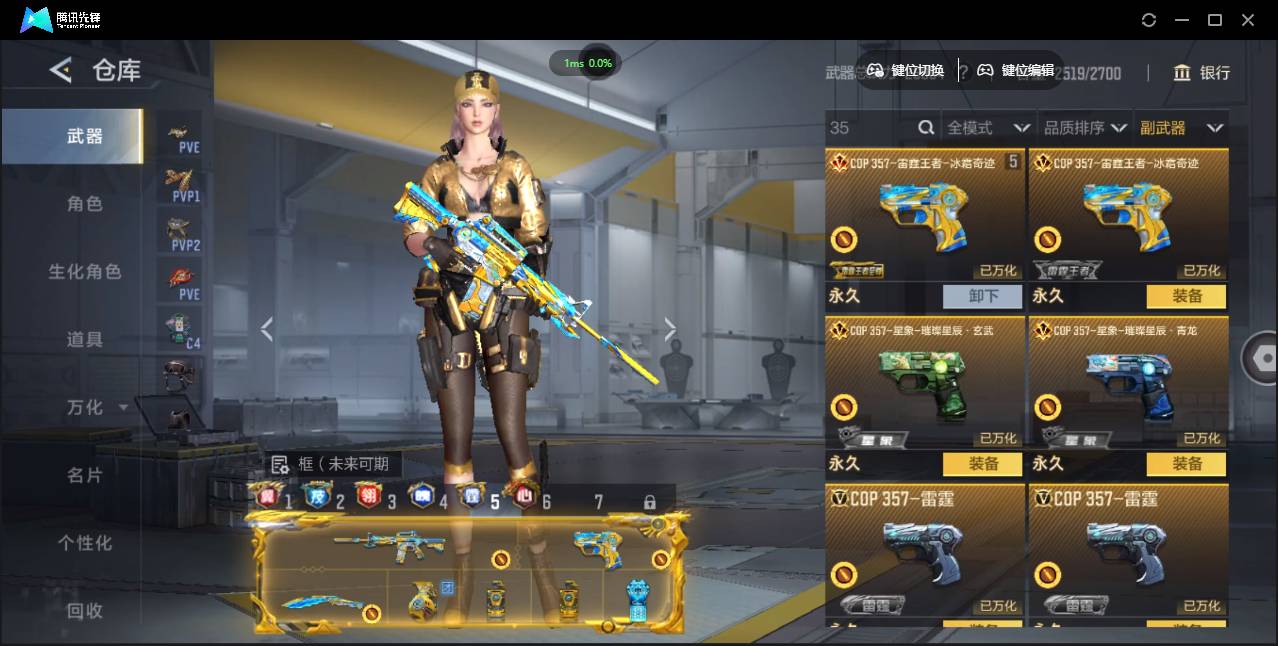
Task: Open the 生化角色 category tab
Action: (x=84, y=272)
